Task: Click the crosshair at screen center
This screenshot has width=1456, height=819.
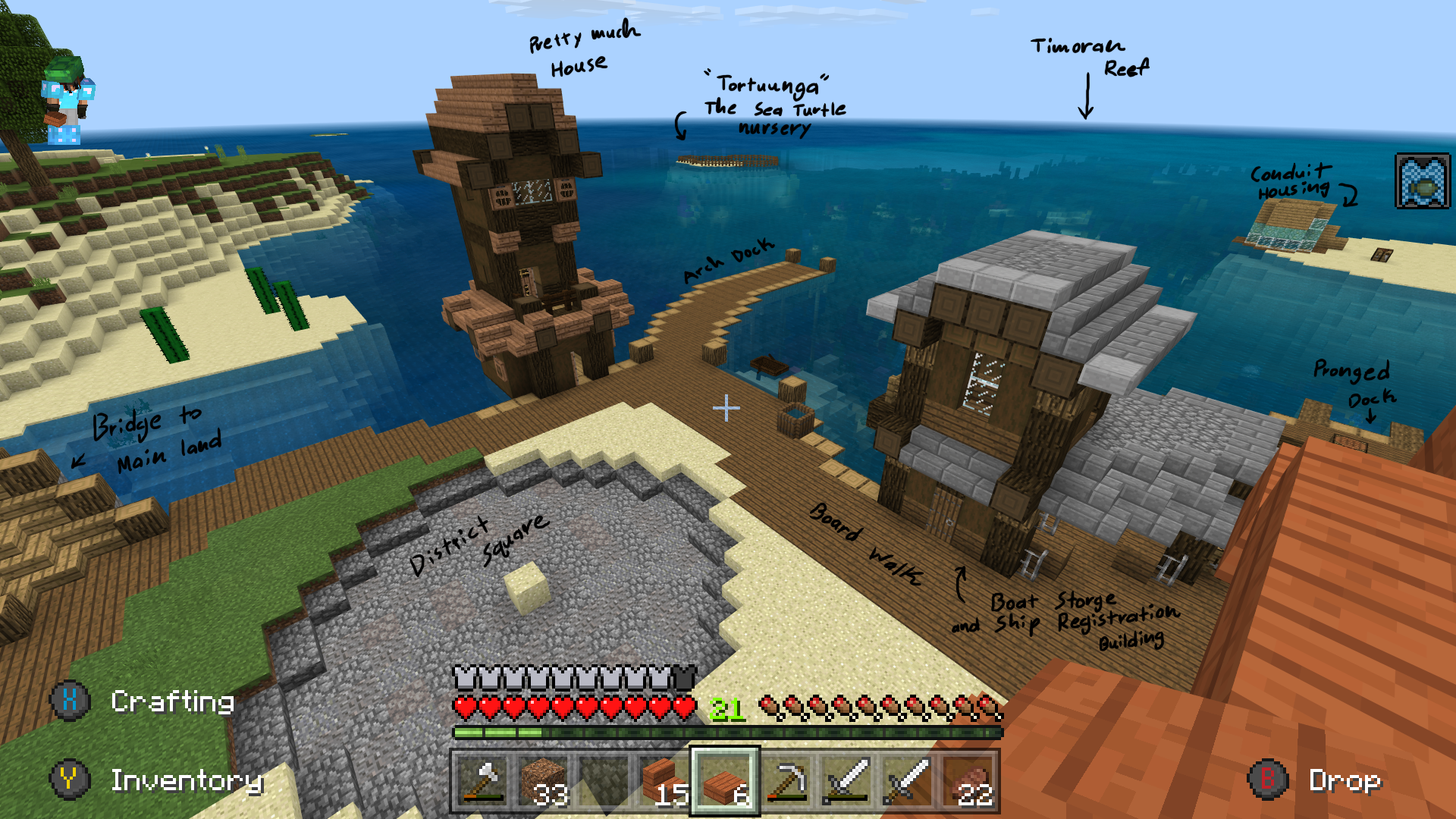Action: [727, 408]
